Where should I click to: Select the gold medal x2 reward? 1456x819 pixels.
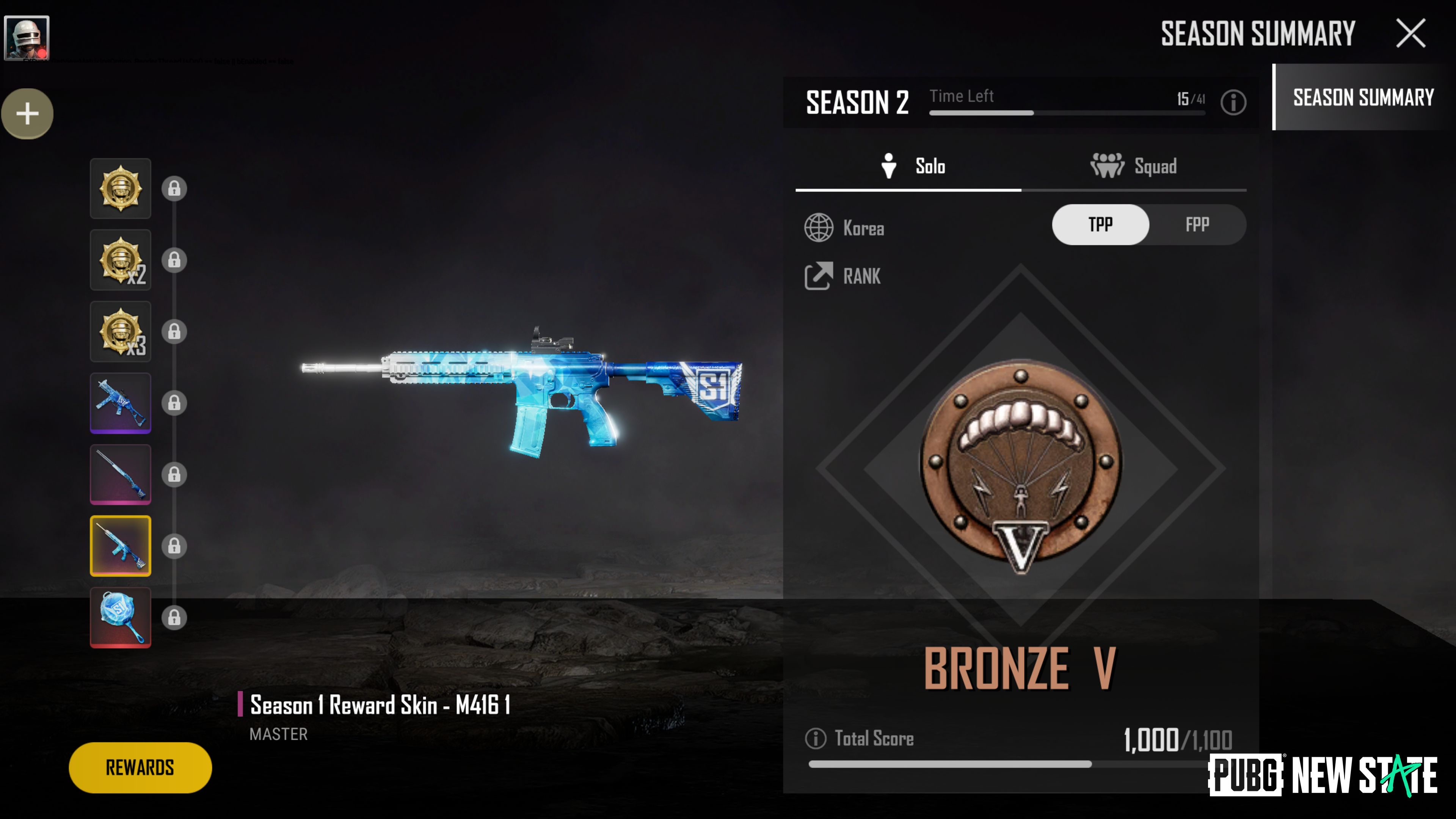pos(121,260)
